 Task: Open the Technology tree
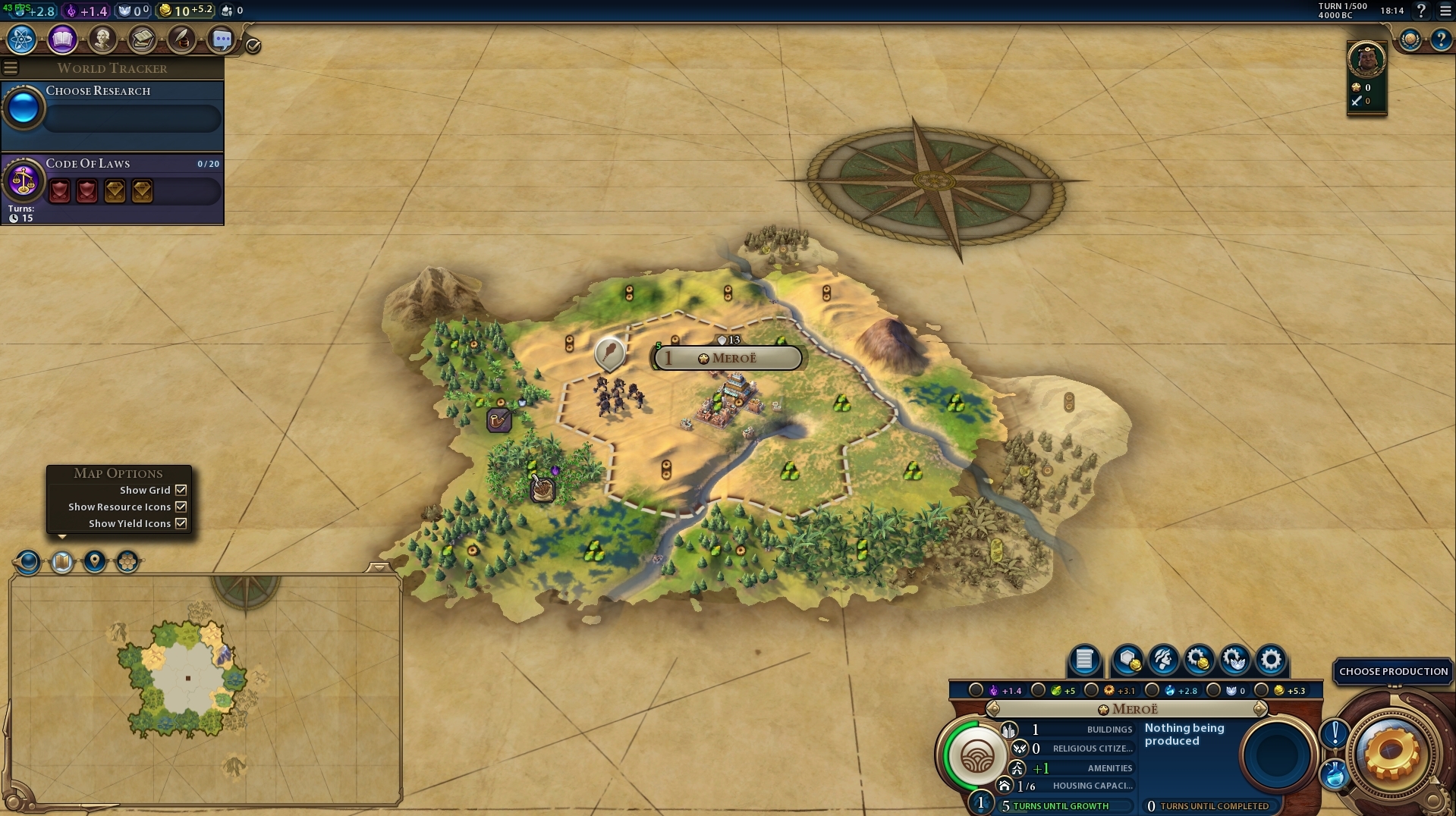[20, 39]
